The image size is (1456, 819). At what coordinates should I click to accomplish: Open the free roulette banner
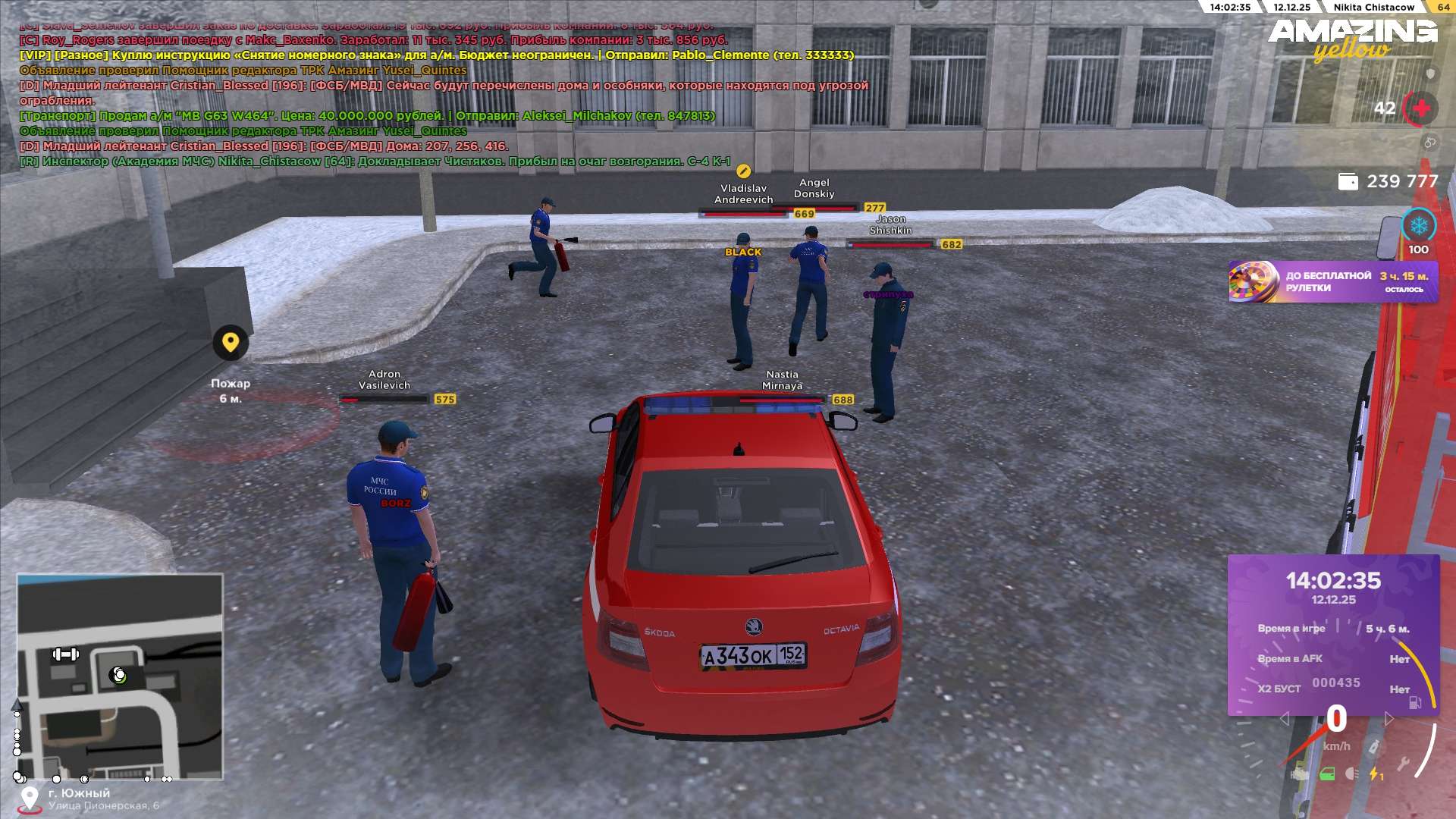[x=1332, y=282]
